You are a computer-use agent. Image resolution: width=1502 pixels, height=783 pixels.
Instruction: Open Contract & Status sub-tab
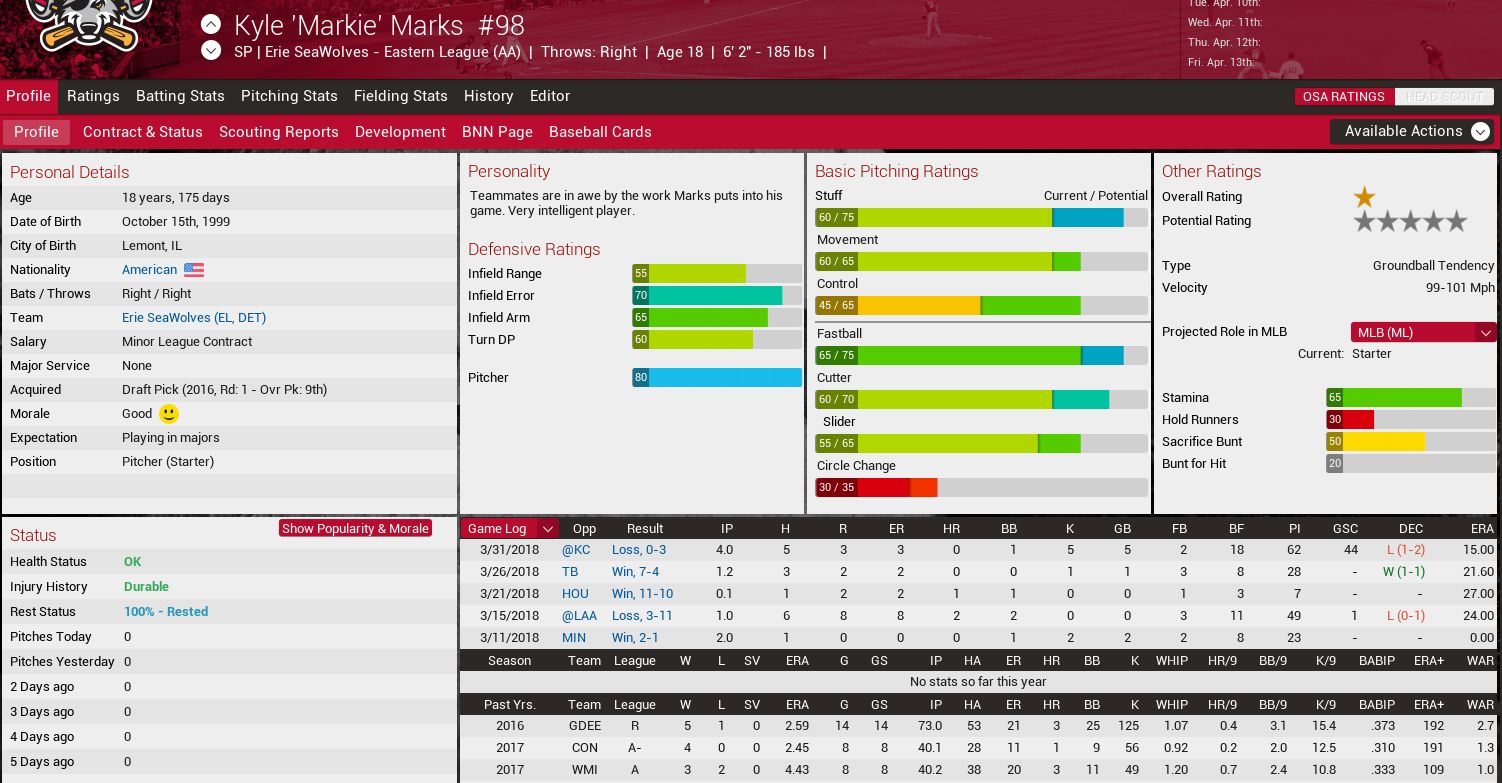point(143,132)
